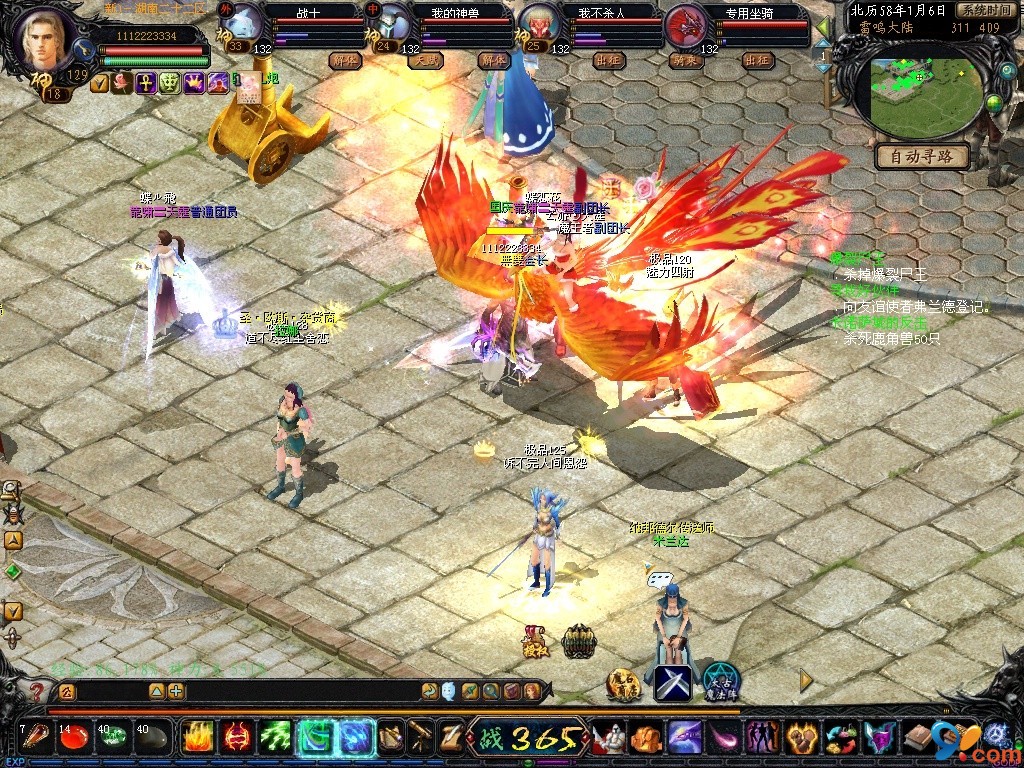
Task: Activate the flame skill on the hotbar
Action: [x=197, y=738]
